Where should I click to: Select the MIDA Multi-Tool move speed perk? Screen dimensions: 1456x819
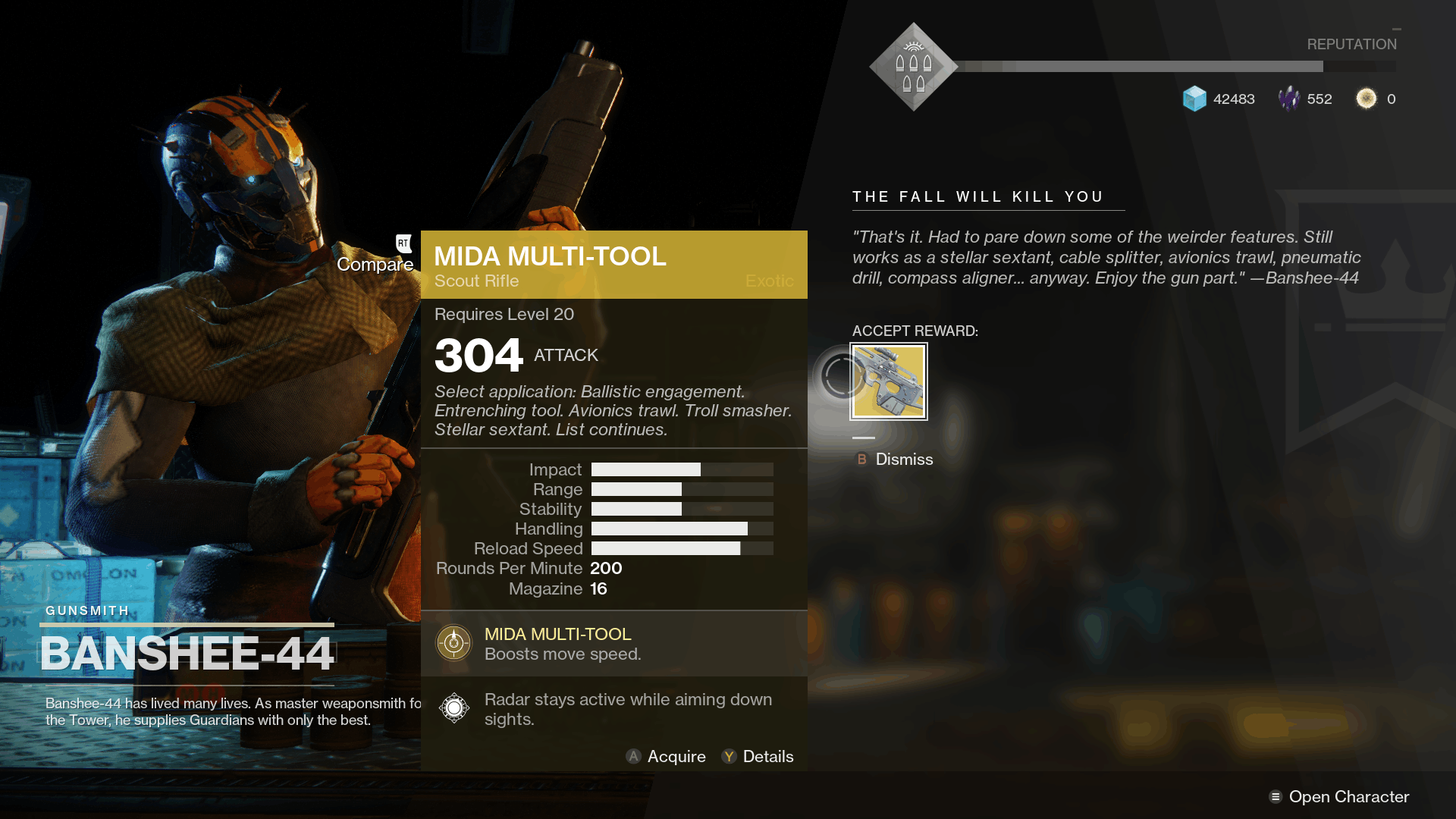(453, 643)
